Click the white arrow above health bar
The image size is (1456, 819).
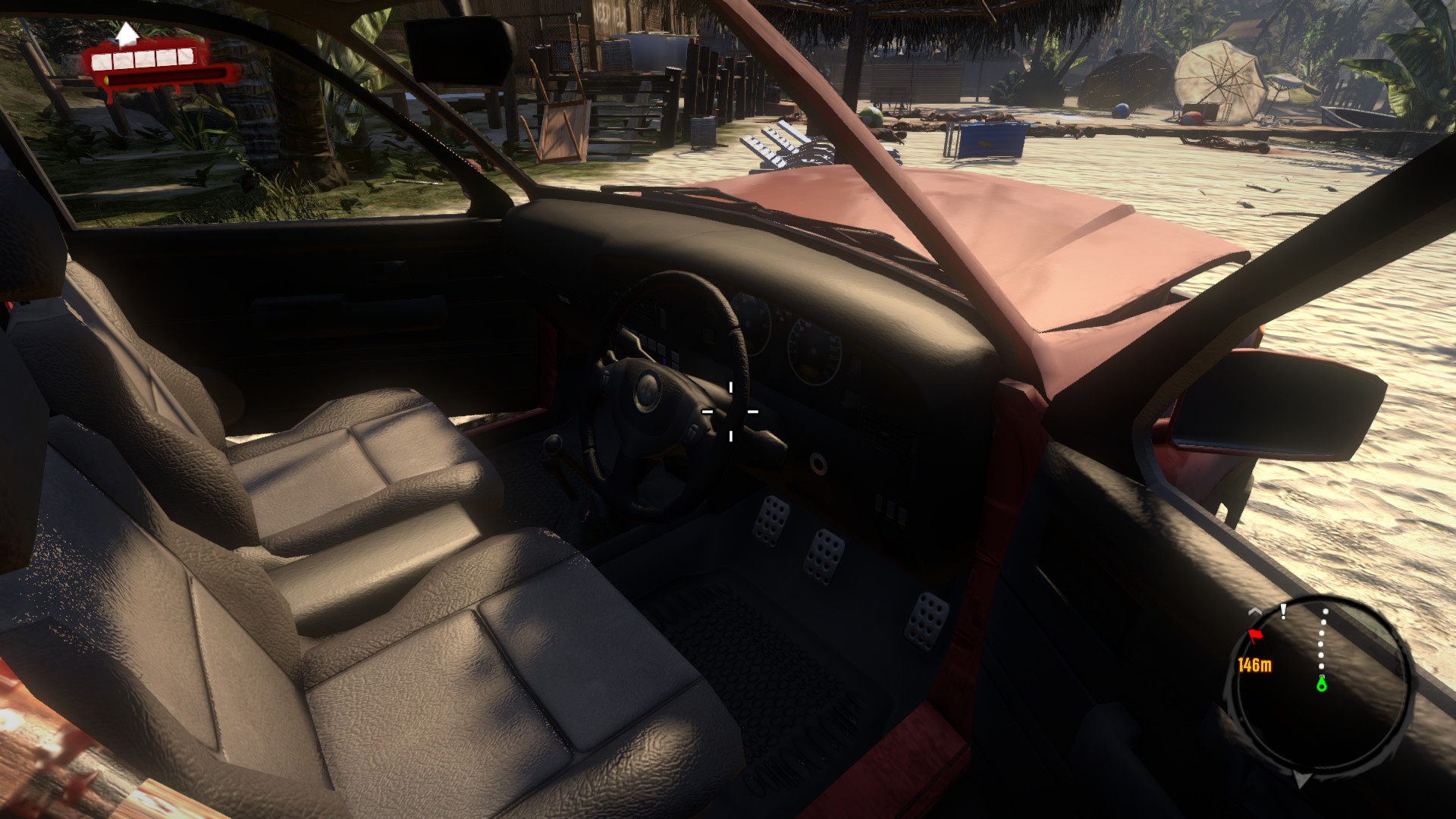(127, 33)
